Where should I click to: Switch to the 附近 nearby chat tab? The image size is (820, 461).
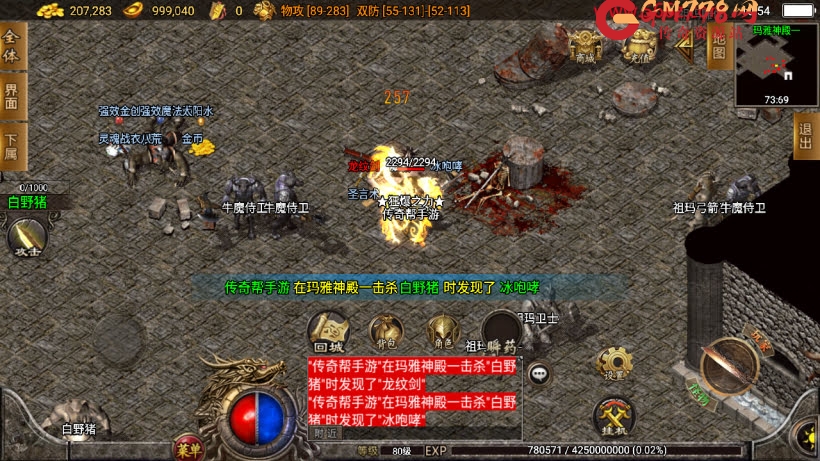click(x=326, y=433)
